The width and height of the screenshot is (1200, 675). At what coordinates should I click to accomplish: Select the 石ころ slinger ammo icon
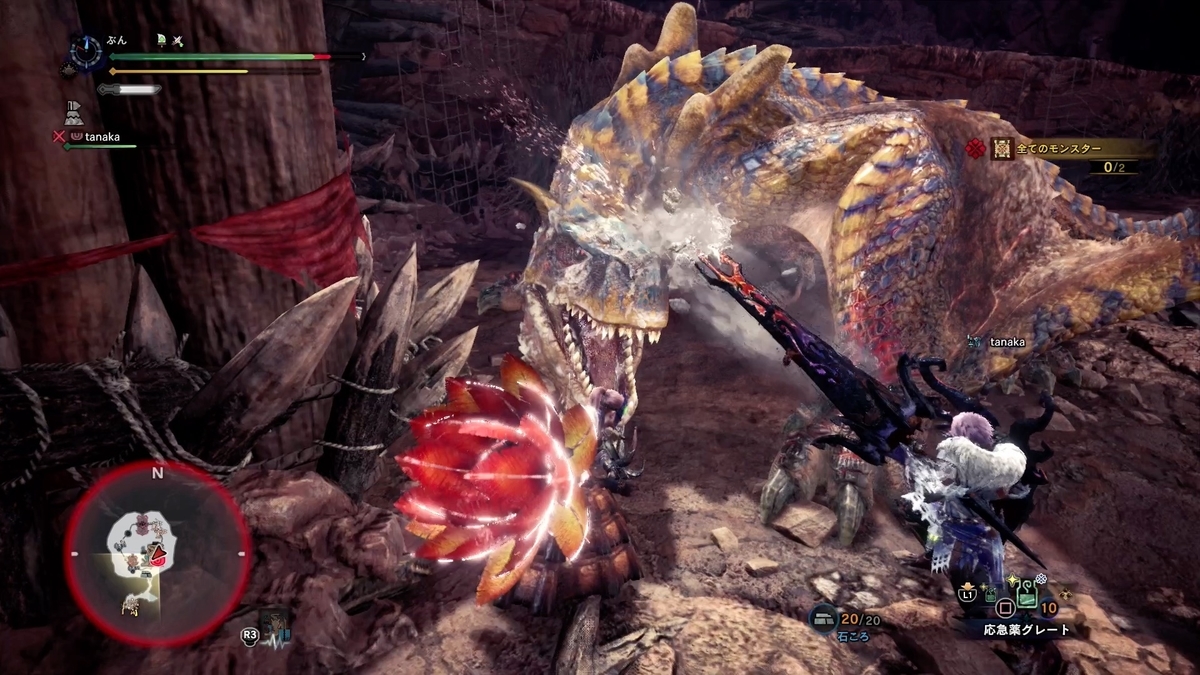[x=824, y=618]
